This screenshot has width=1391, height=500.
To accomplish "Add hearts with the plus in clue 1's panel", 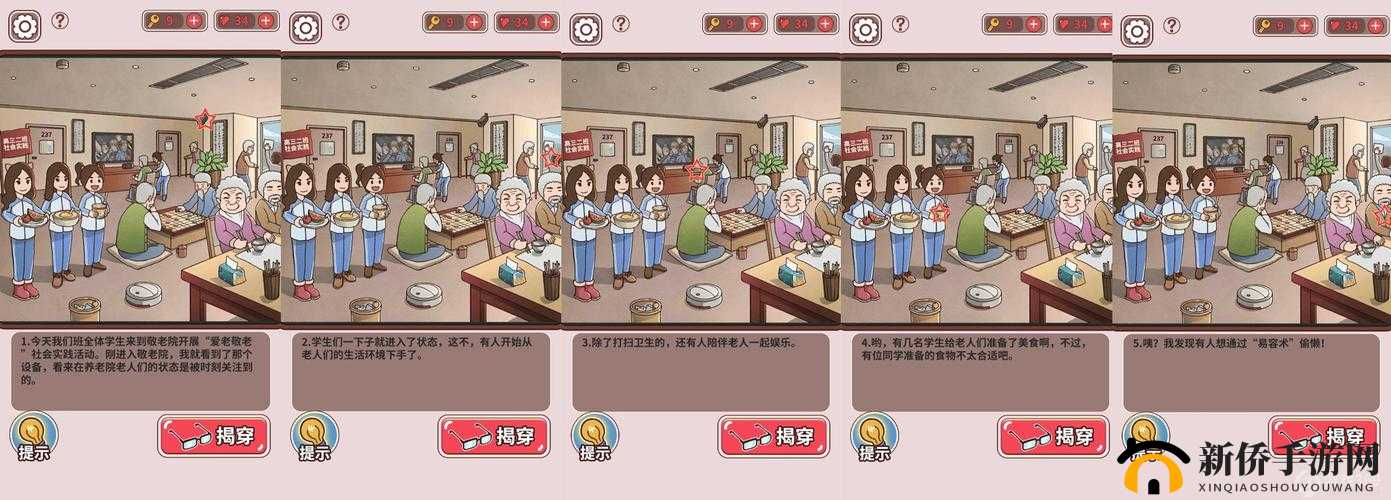I will [x=266, y=21].
